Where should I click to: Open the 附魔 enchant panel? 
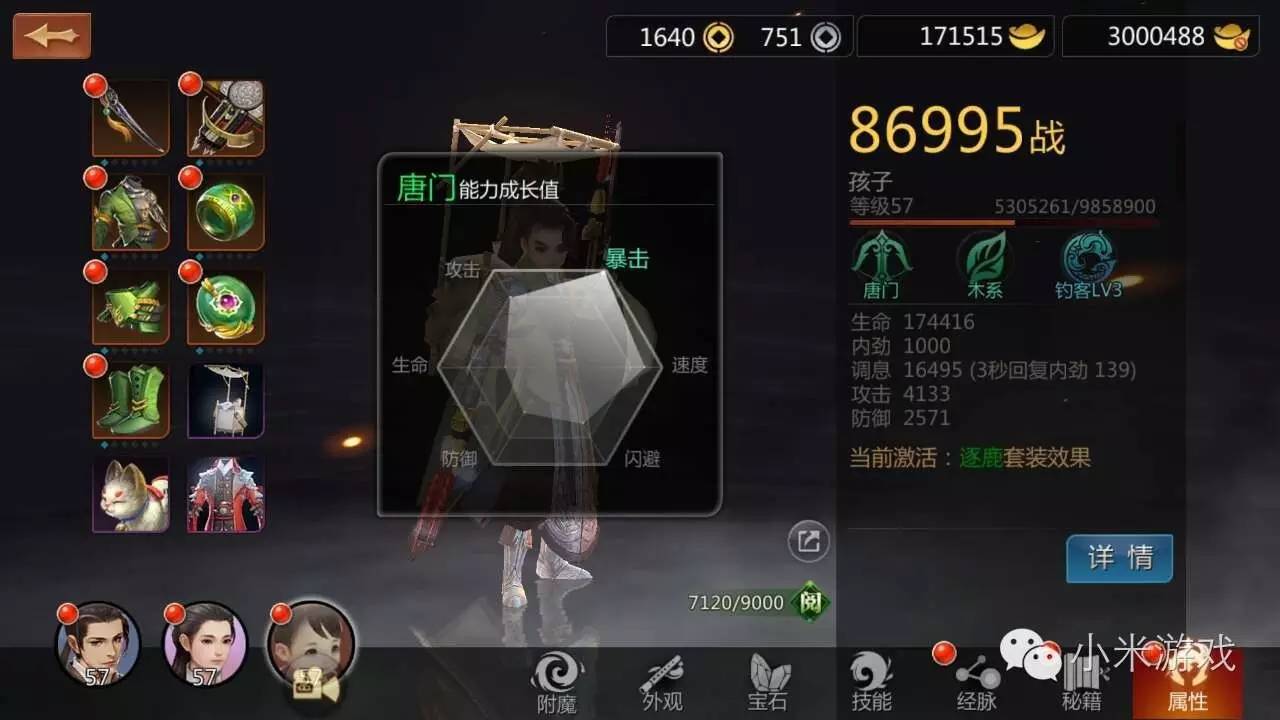point(558,685)
